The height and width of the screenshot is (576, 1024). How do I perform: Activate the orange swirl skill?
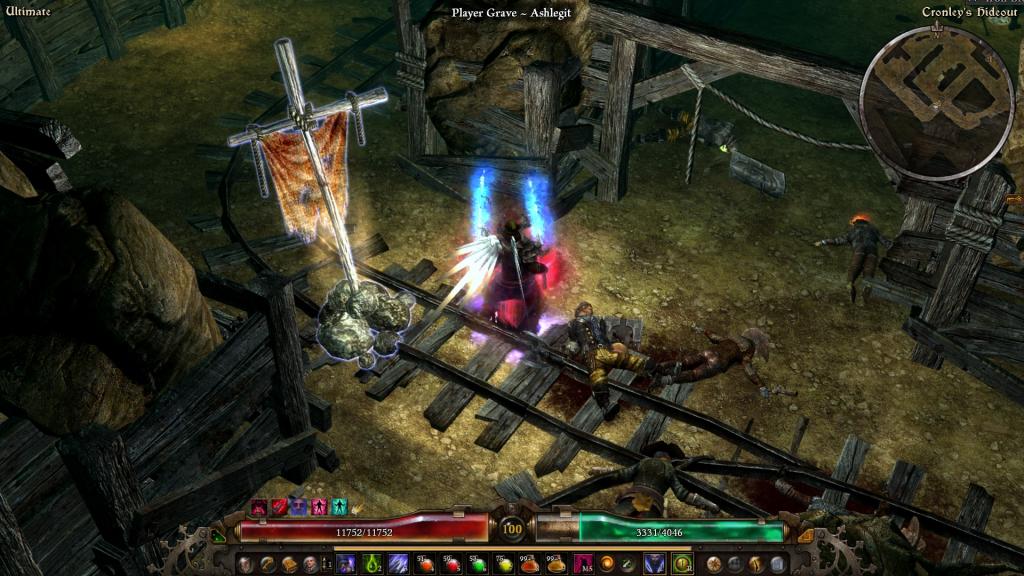[x=608, y=564]
